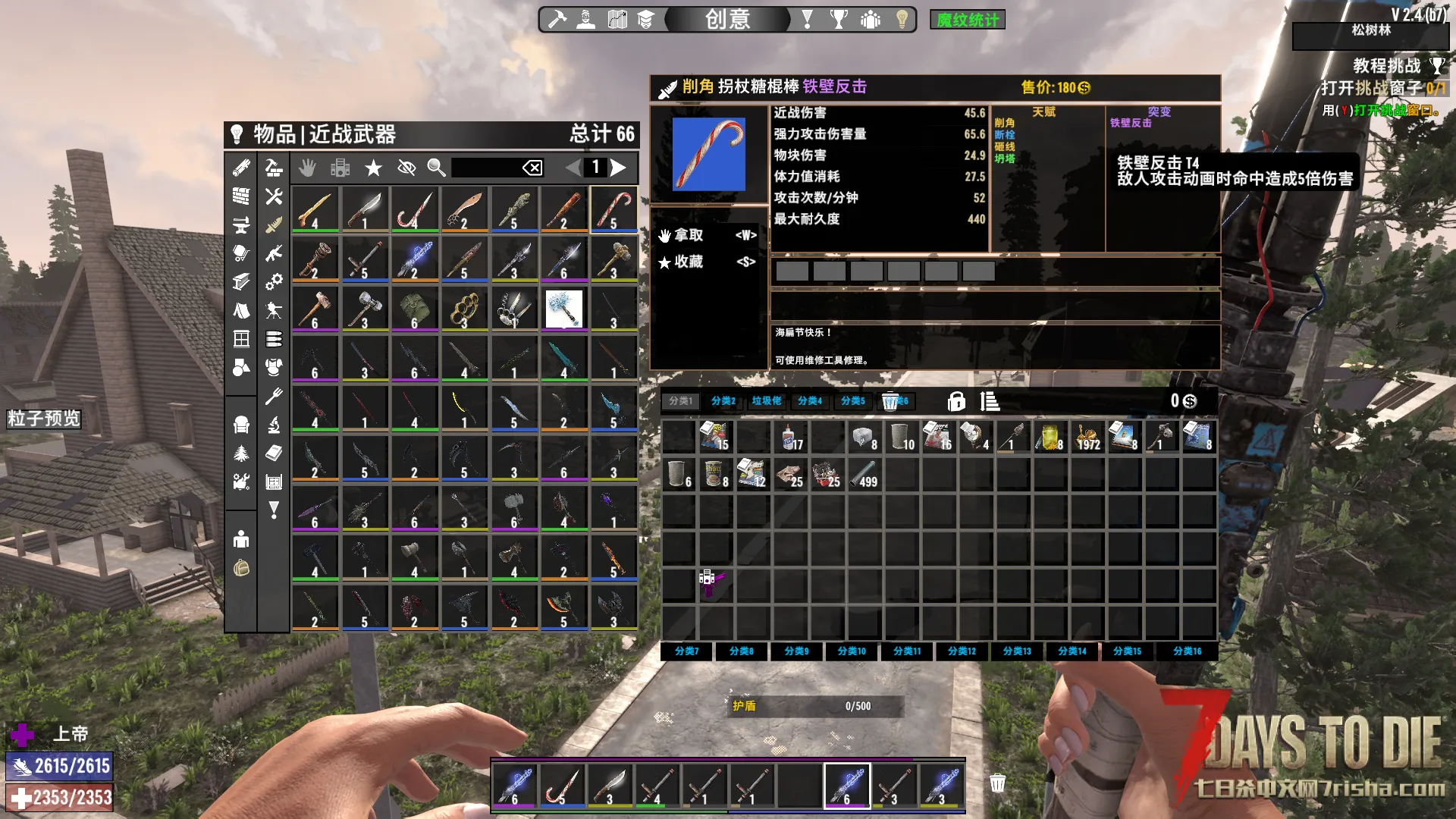Open the 分类16 inventory tab
The width and height of the screenshot is (1456, 819).
click(1187, 651)
